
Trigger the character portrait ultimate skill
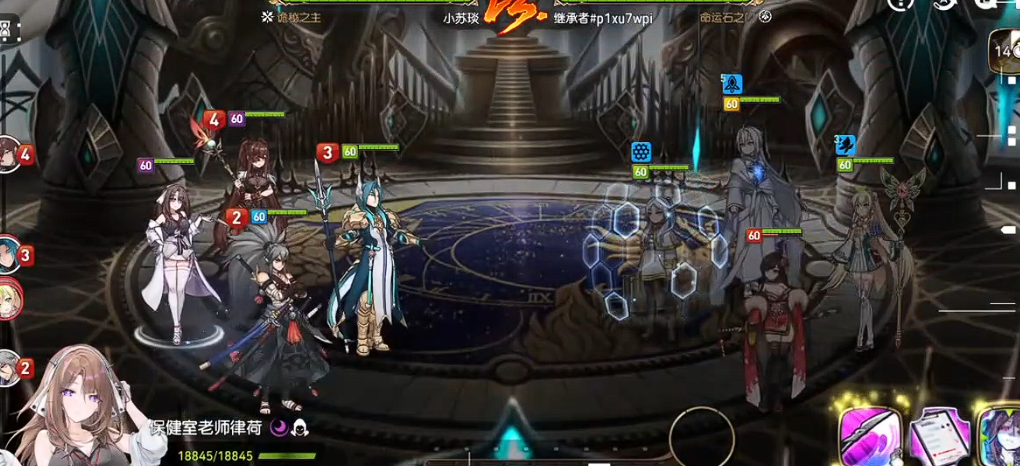[x=999, y=437]
